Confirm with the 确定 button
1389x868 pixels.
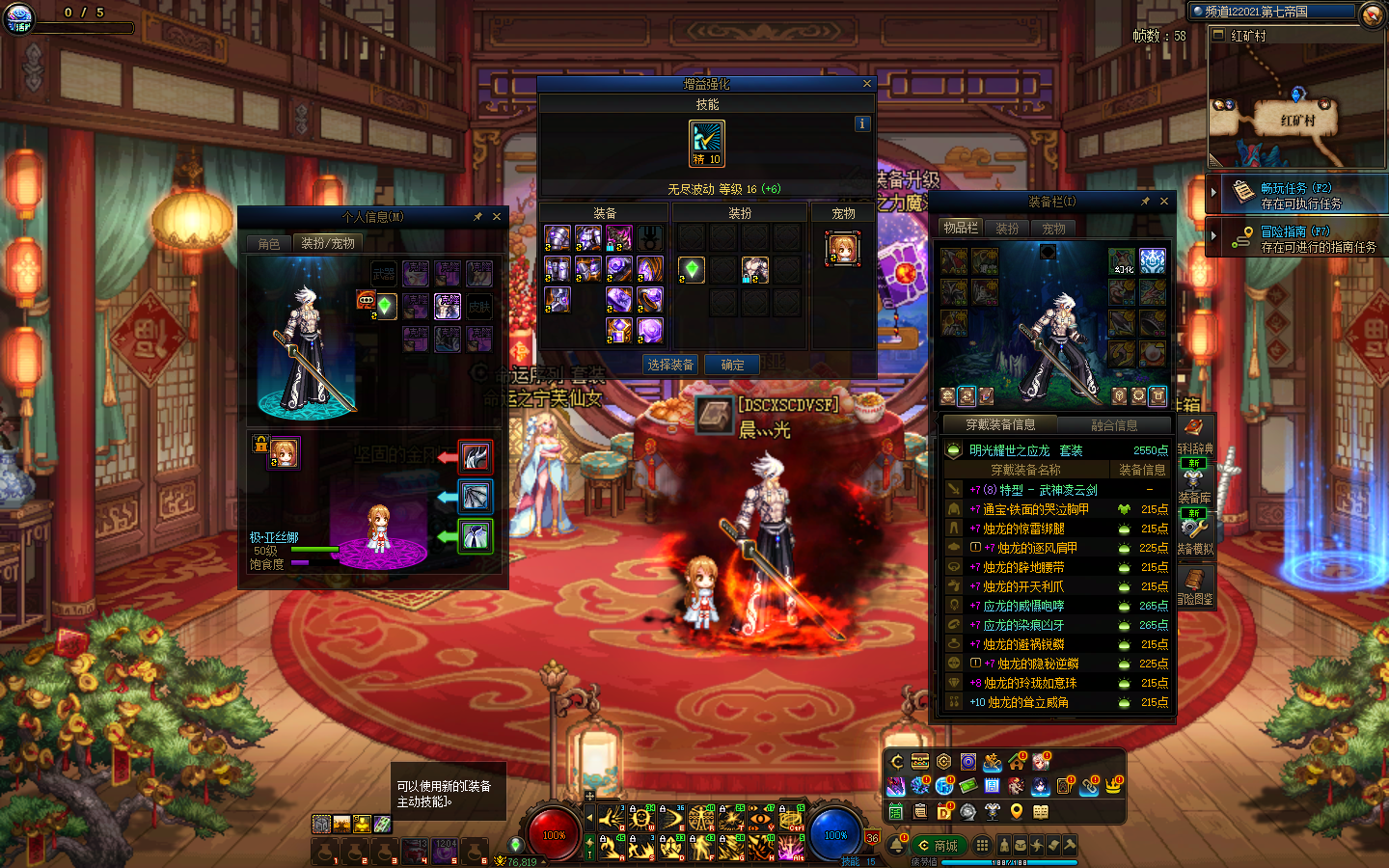pyautogui.click(x=732, y=365)
